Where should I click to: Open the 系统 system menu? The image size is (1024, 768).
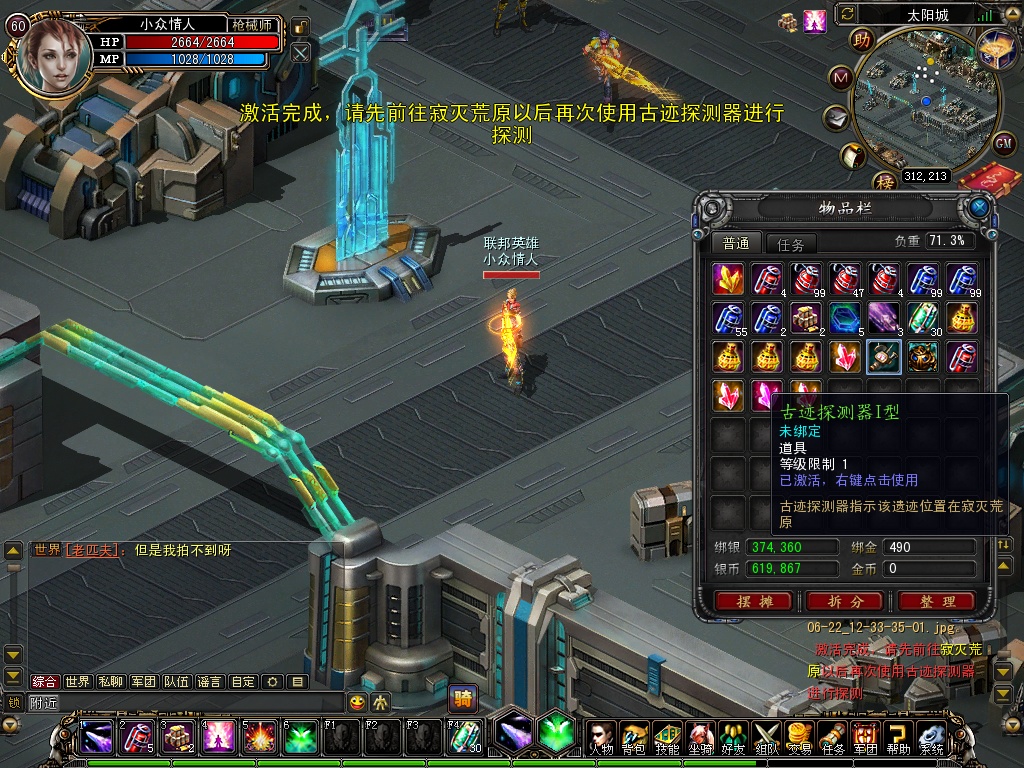(931, 738)
